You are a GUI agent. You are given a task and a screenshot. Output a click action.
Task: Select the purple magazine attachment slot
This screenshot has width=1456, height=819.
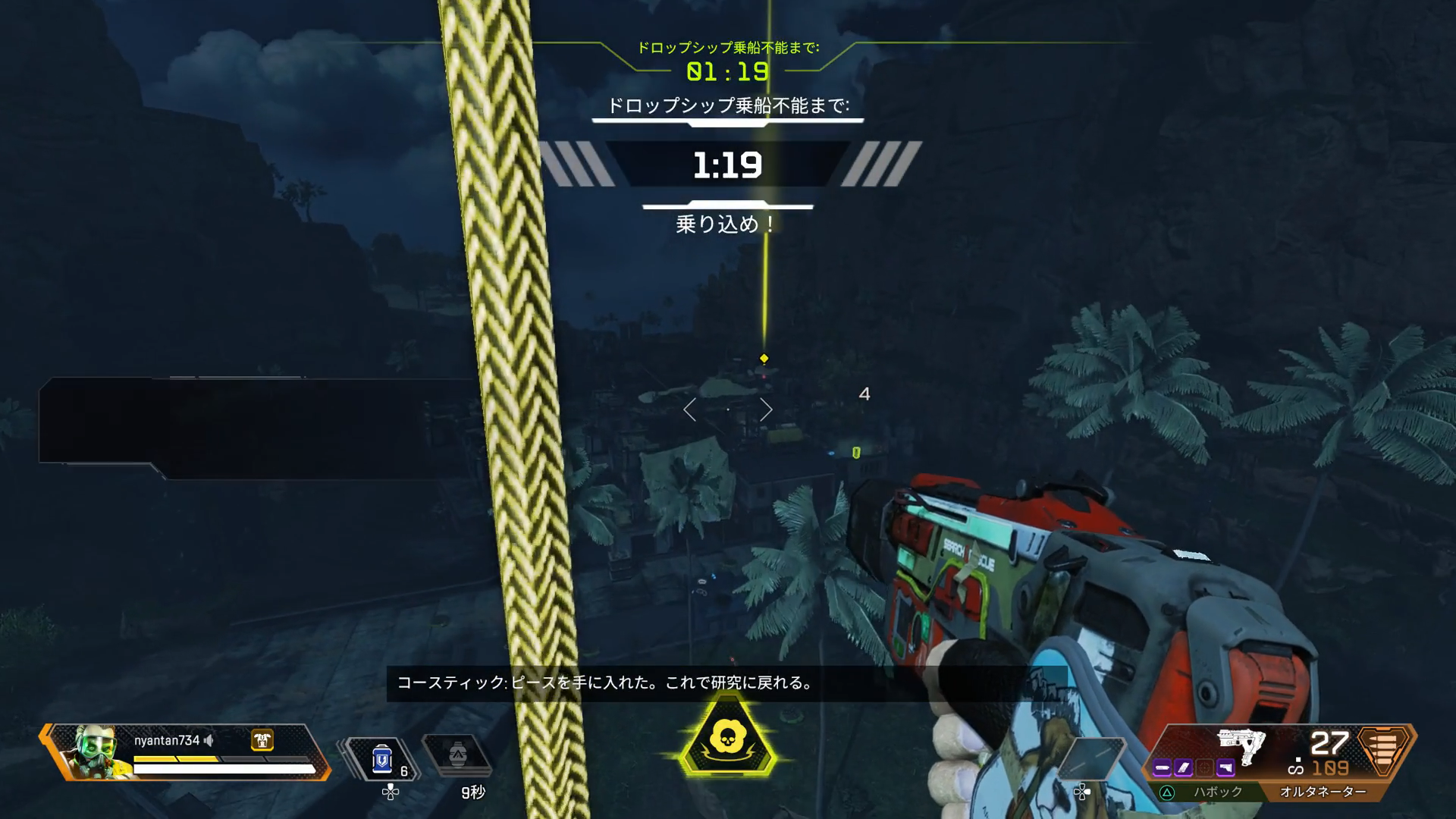click(x=1183, y=768)
